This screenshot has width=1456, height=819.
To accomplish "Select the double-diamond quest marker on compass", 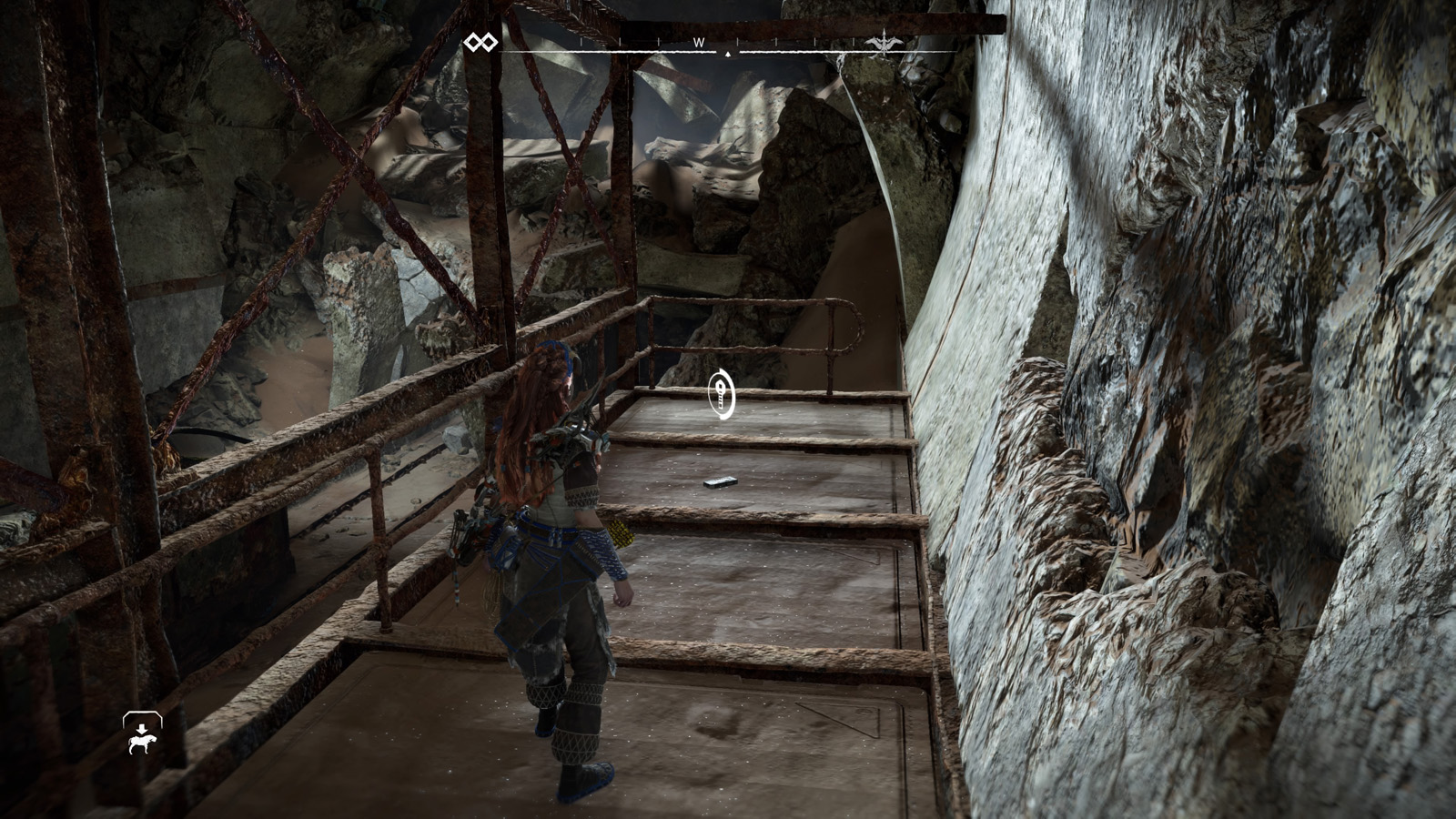I will coord(480,42).
